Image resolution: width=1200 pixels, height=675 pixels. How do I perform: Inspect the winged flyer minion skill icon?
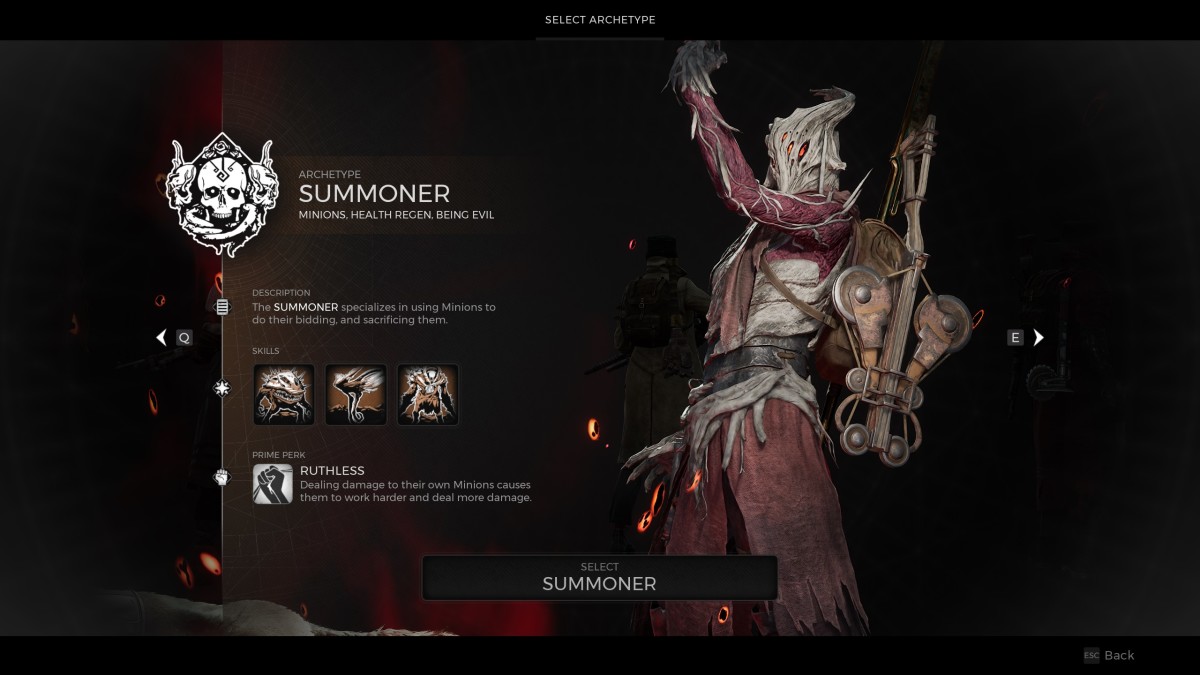(x=356, y=394)
